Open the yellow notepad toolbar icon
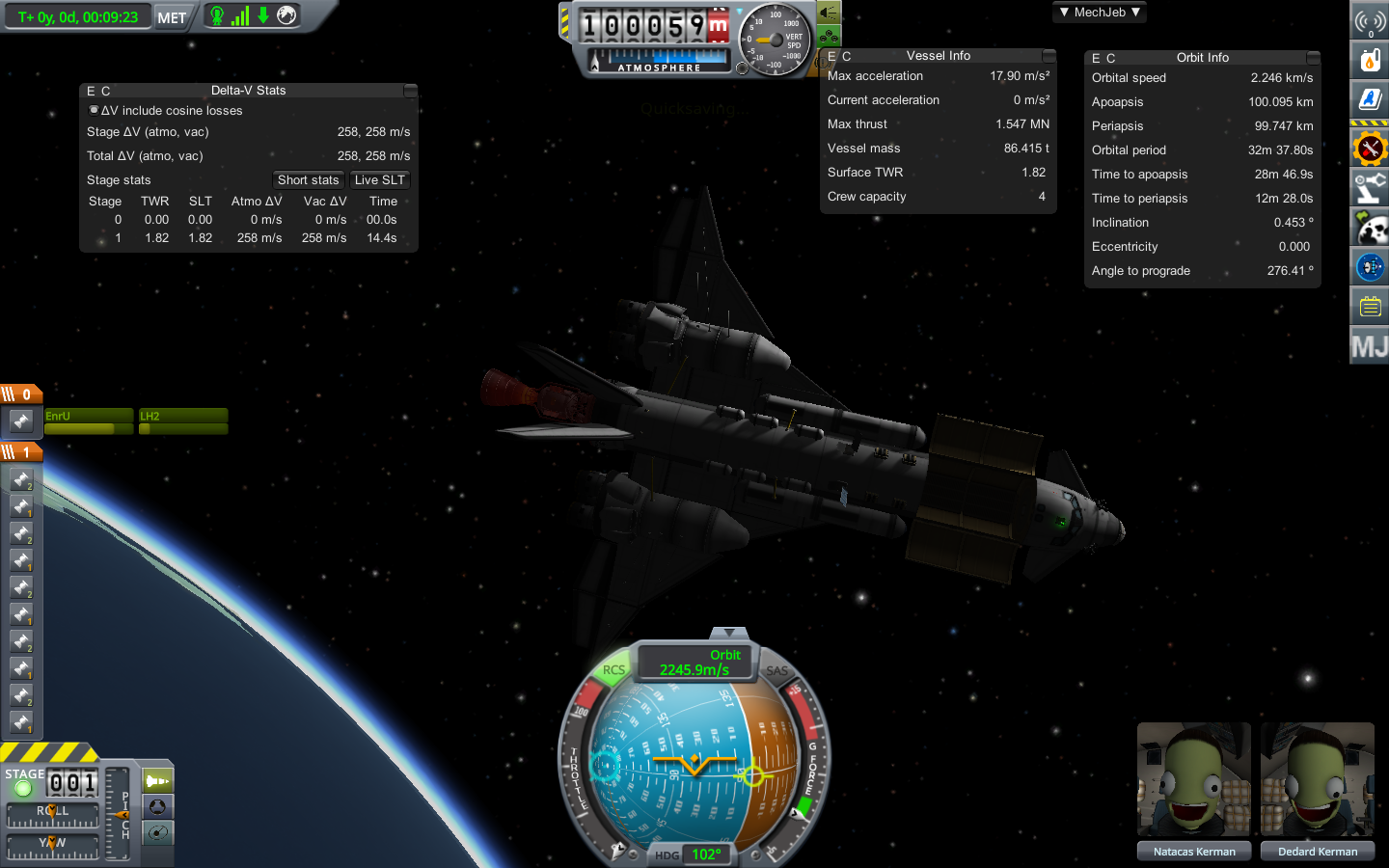This screenshot has height=868, width=1389. [x=1370, y=307]
